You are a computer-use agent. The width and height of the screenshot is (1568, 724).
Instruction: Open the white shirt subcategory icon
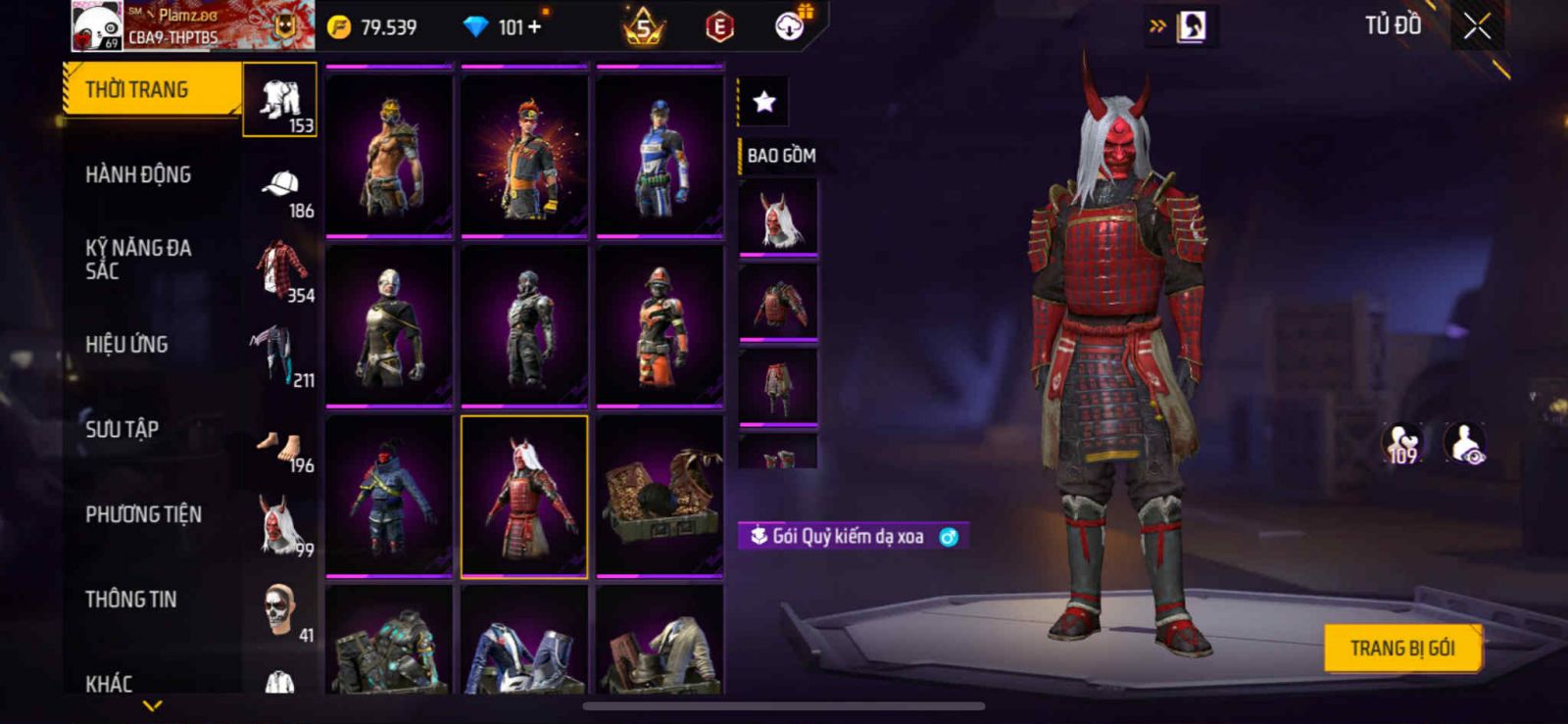pyautogui.click(x=280, y=98)
